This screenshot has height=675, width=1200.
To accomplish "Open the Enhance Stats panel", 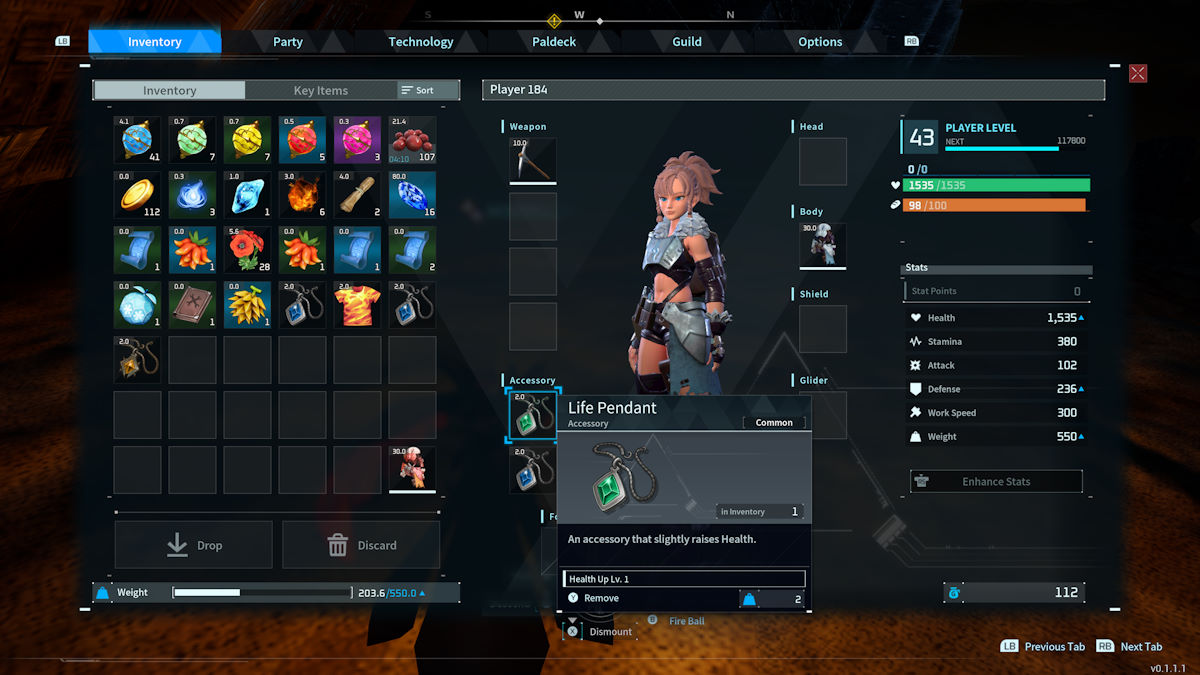I will click(x=996, y=481).
